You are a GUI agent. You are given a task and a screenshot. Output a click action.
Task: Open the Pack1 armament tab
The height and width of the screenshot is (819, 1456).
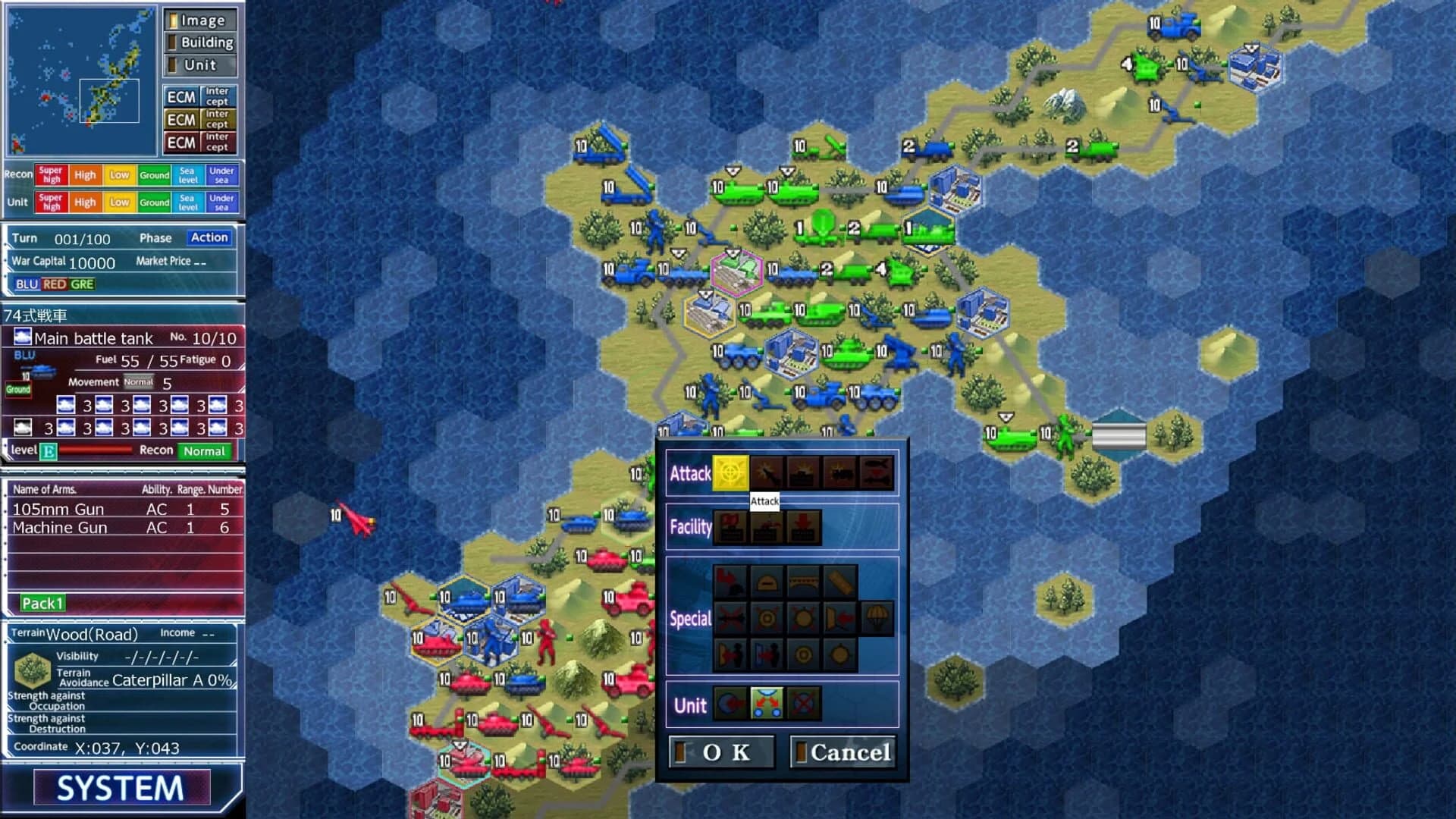click(43, 603)
